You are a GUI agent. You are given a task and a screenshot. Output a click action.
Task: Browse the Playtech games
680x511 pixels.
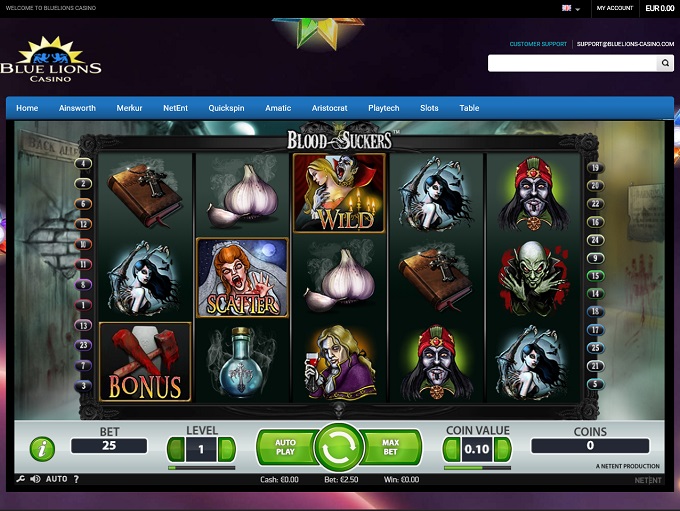383,108
